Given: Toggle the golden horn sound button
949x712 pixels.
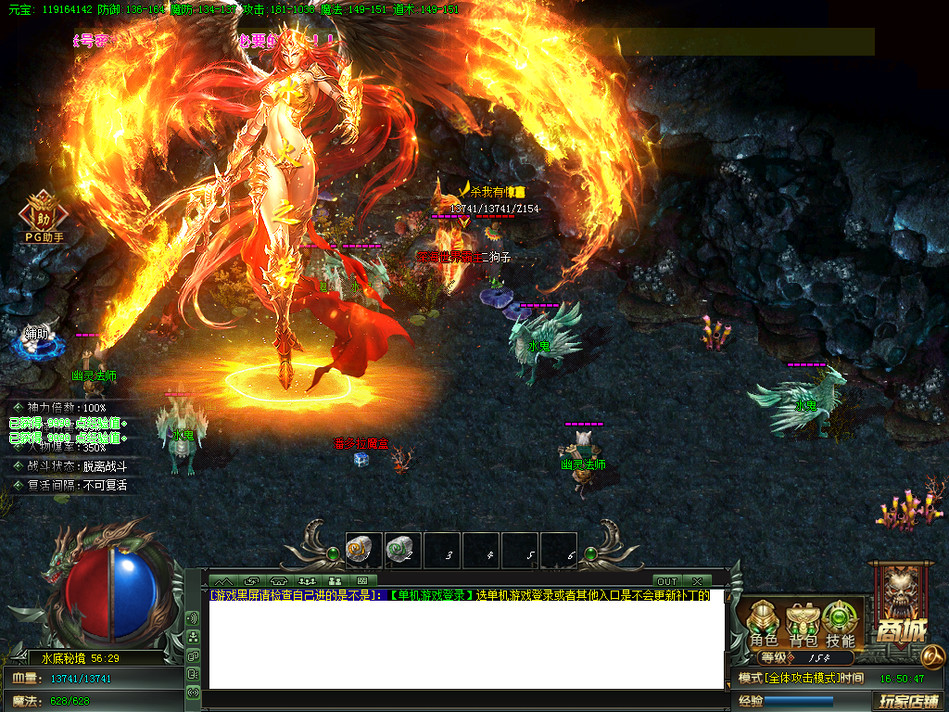Looking at the screenshot, I should point(932,656).
